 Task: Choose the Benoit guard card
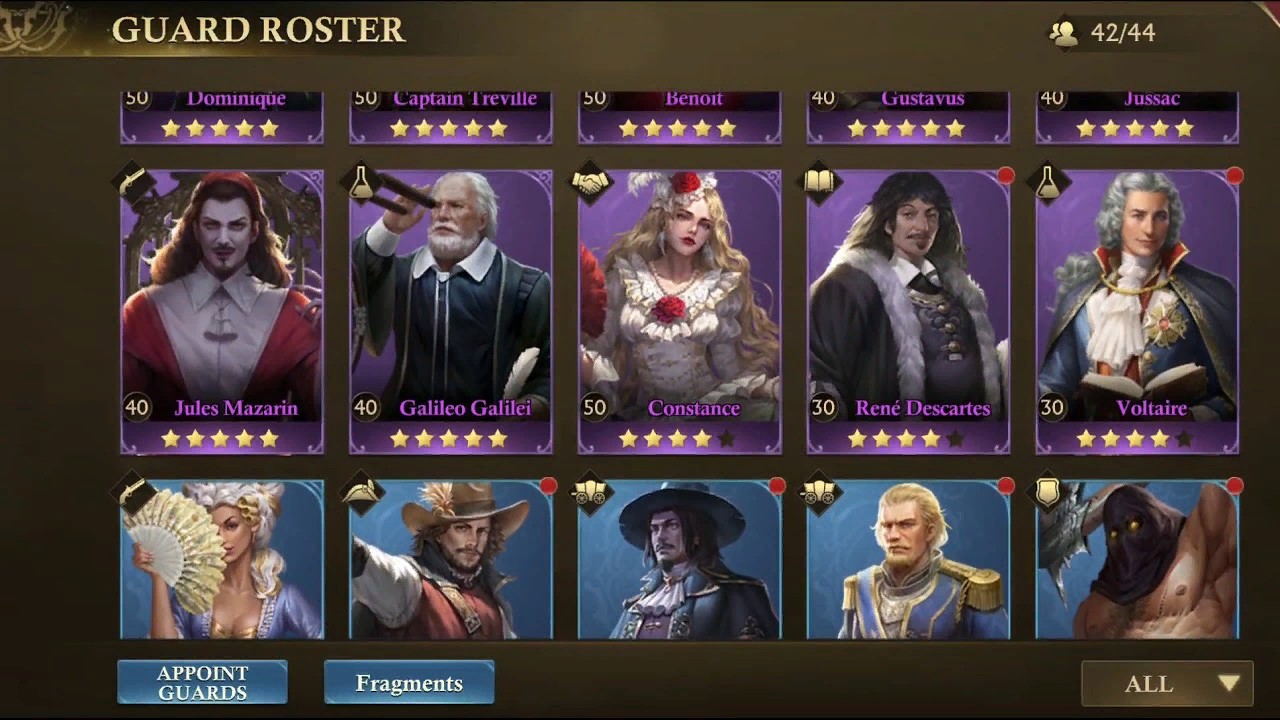click(x=679, y=117)
